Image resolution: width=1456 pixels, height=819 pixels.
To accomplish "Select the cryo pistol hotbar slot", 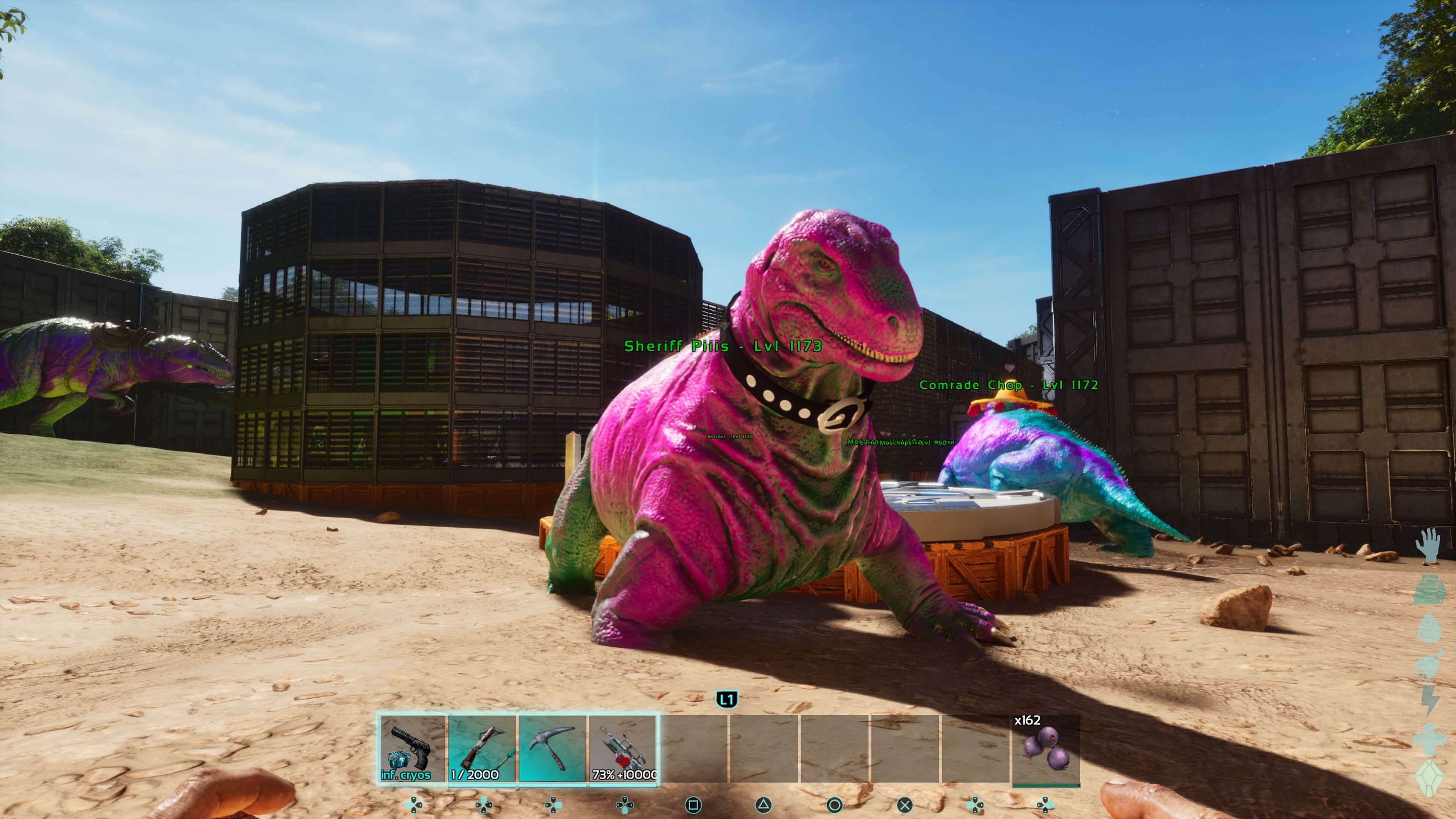I will 412,748.
